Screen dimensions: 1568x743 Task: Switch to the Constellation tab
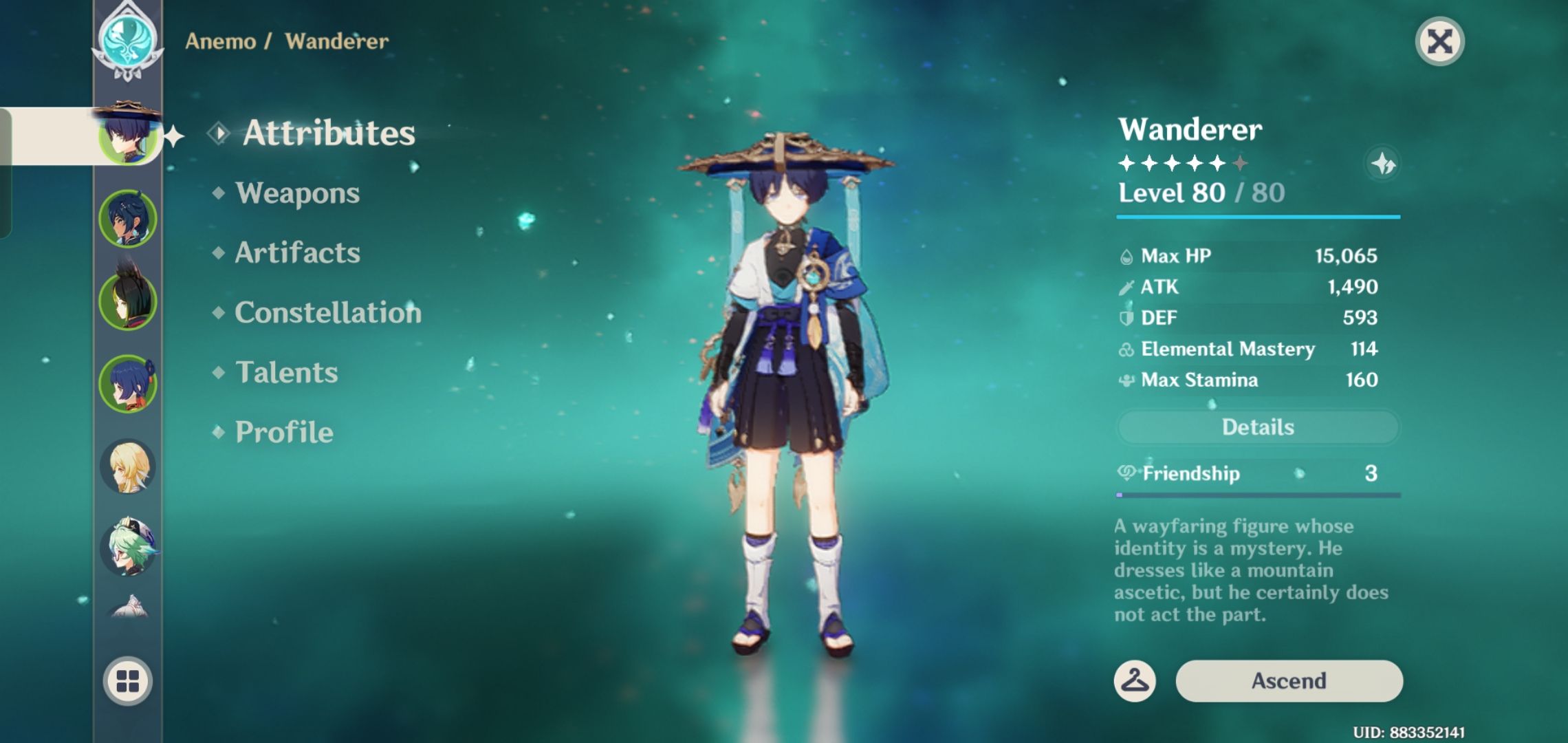click(327, 313)
